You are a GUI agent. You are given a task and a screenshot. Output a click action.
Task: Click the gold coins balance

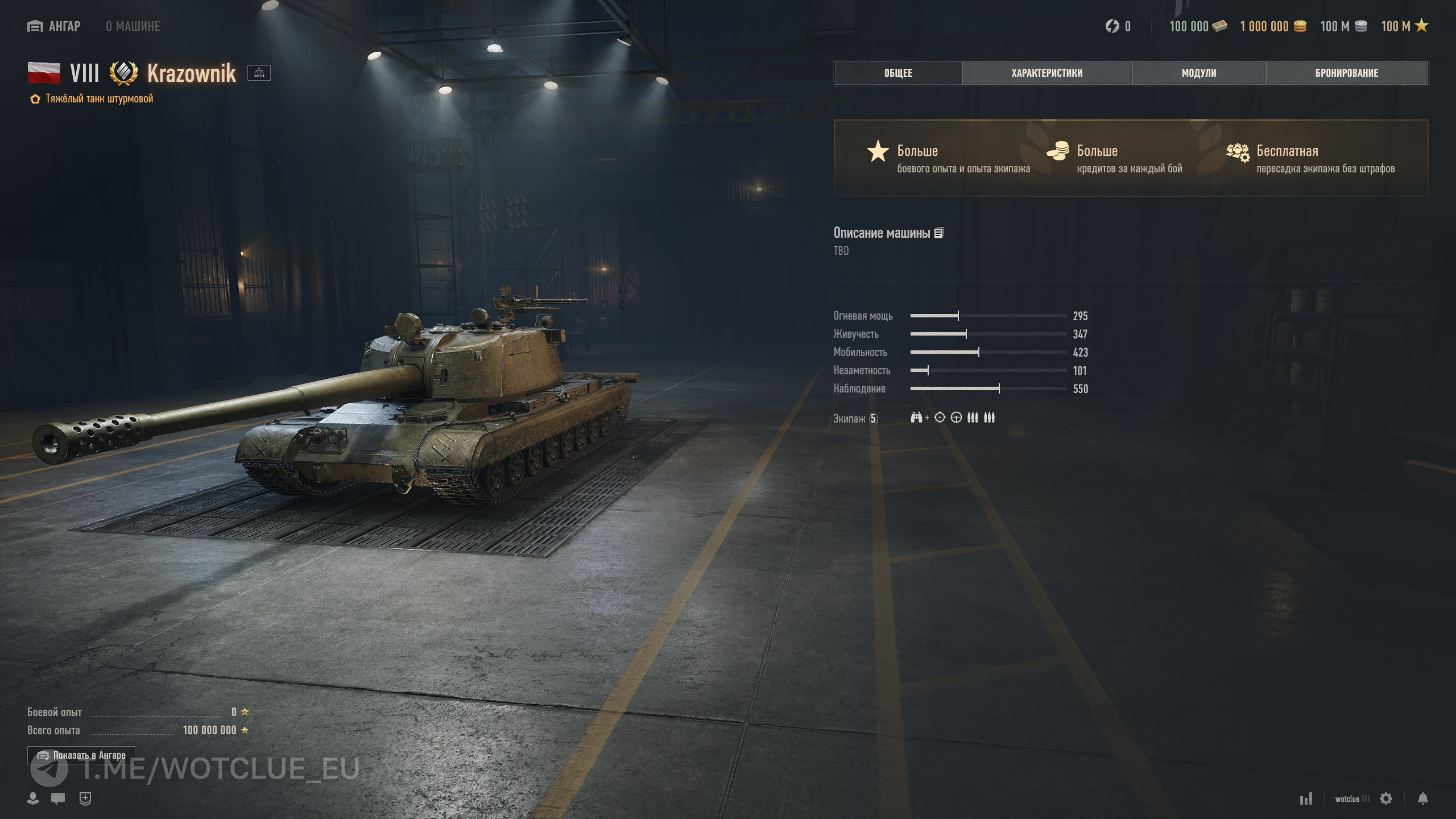(1273, 26)
